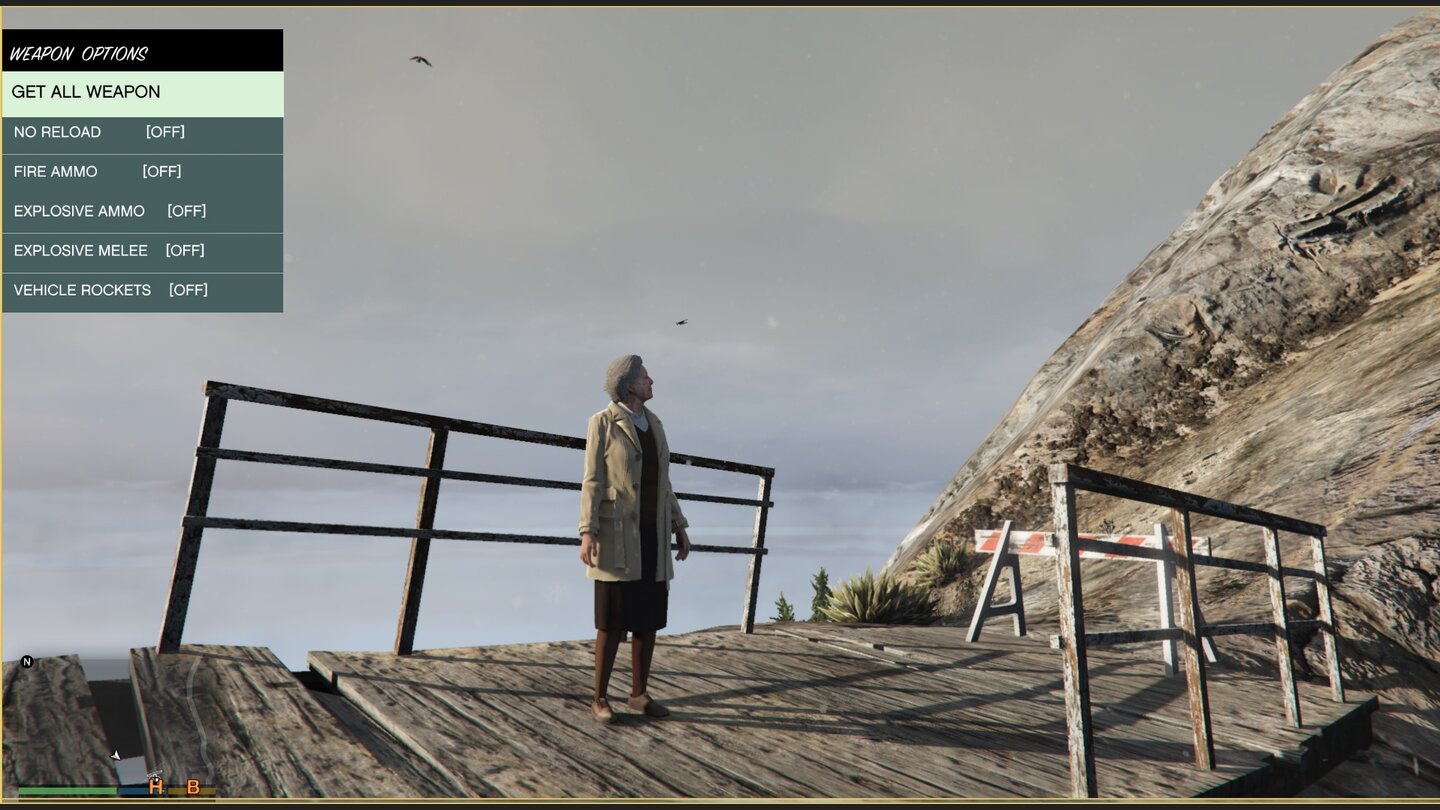This screenshot has width=1440, height=810.
Task: Click the blue armor bar segment
Action: pyautogui.click(x=132, y=790)
